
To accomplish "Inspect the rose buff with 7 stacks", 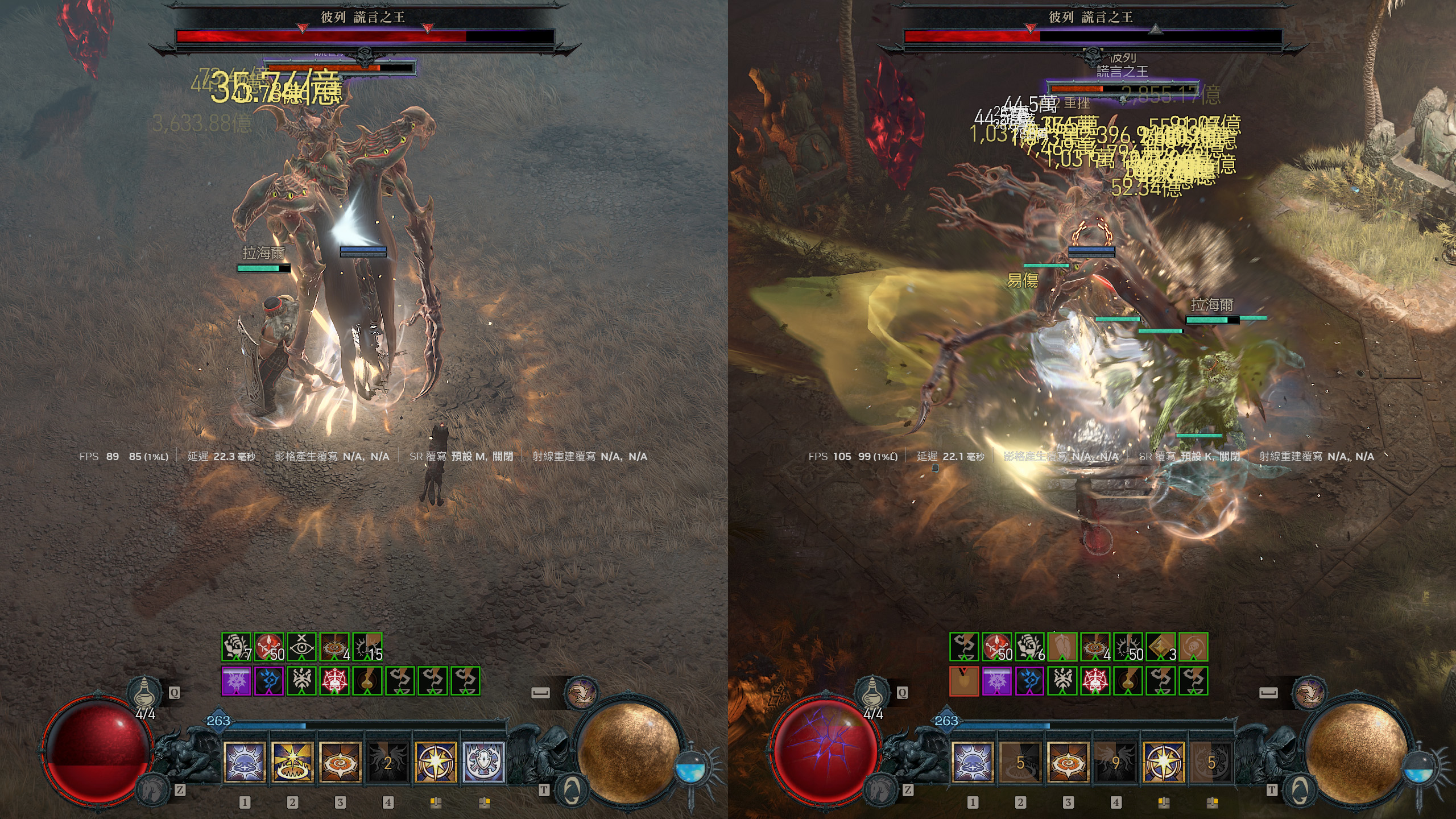I will [x=236, y=647].
